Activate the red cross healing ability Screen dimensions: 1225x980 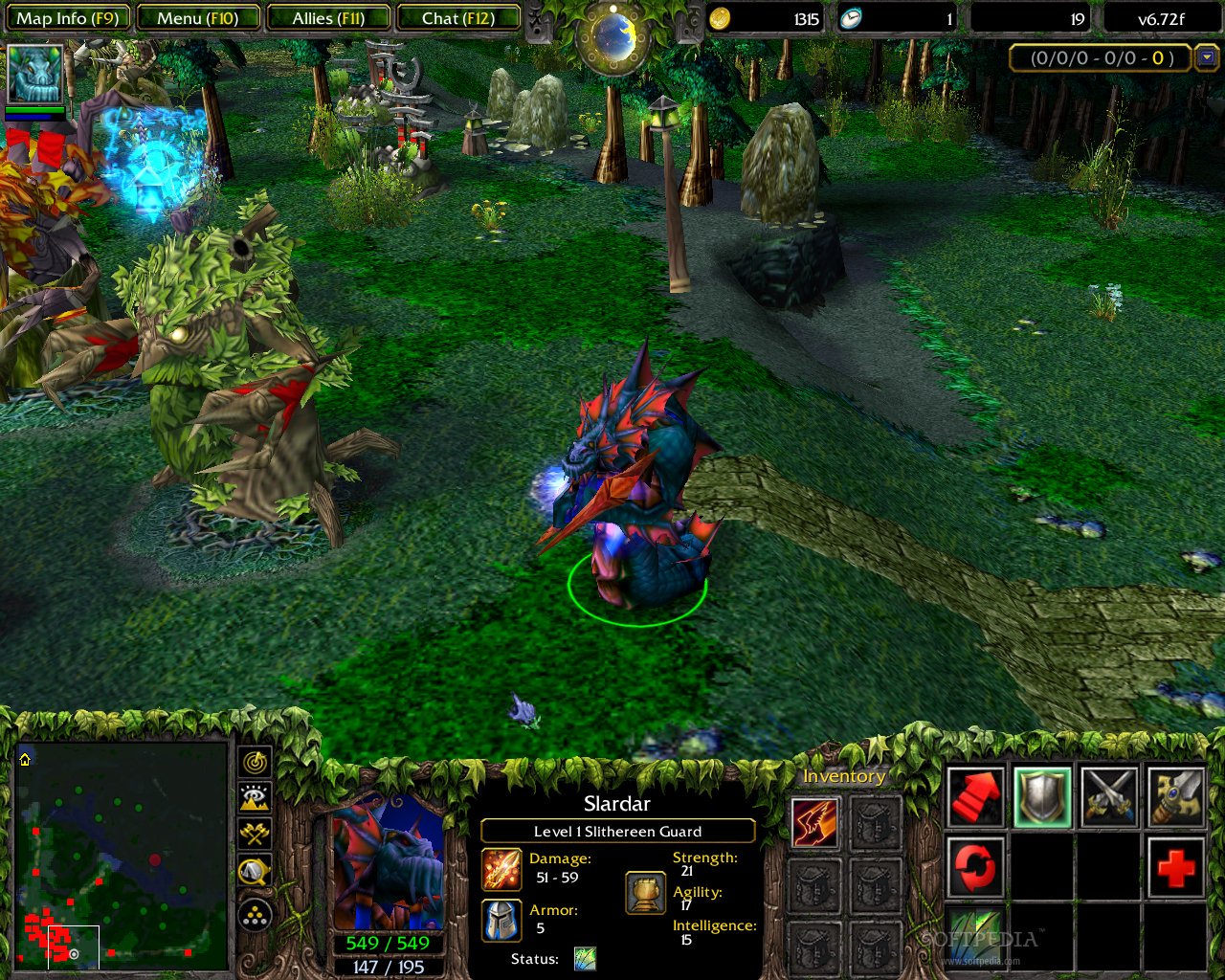(x=1175, y=866)
